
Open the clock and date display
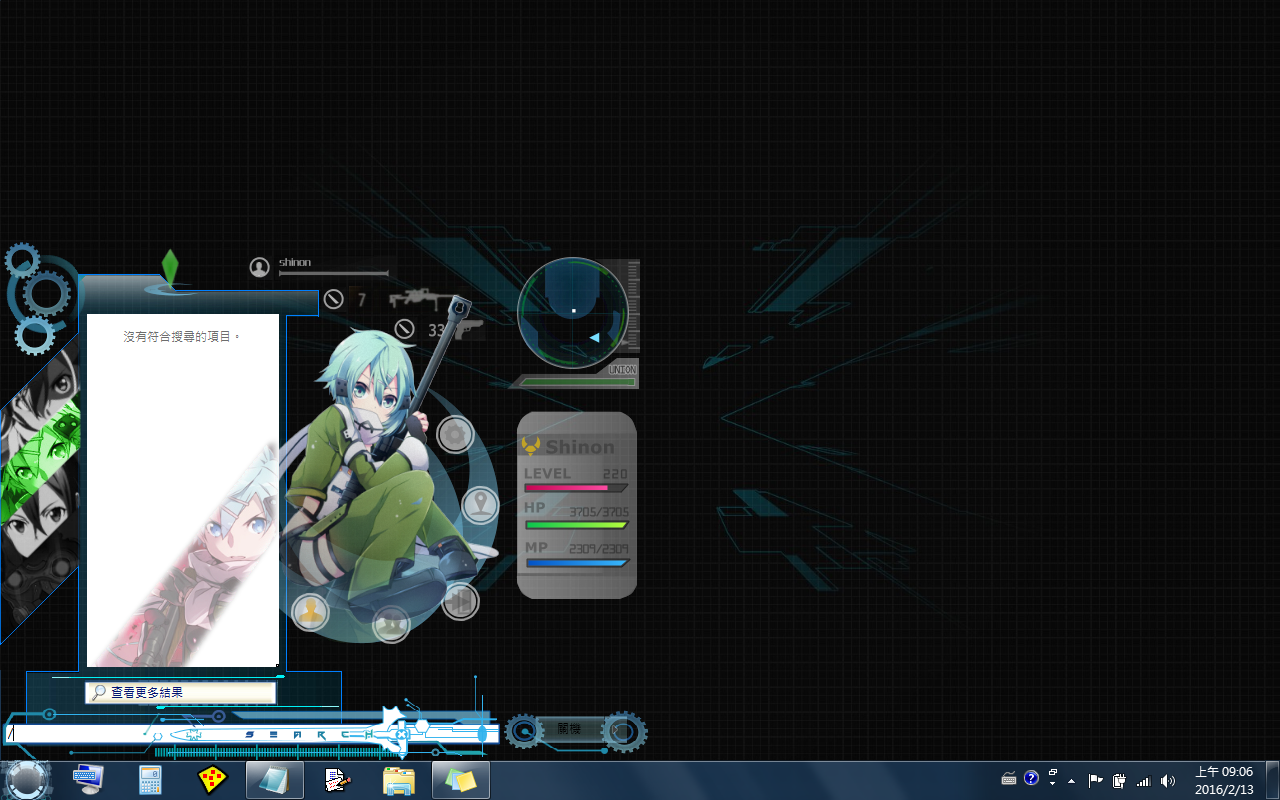pos(1224,780)
